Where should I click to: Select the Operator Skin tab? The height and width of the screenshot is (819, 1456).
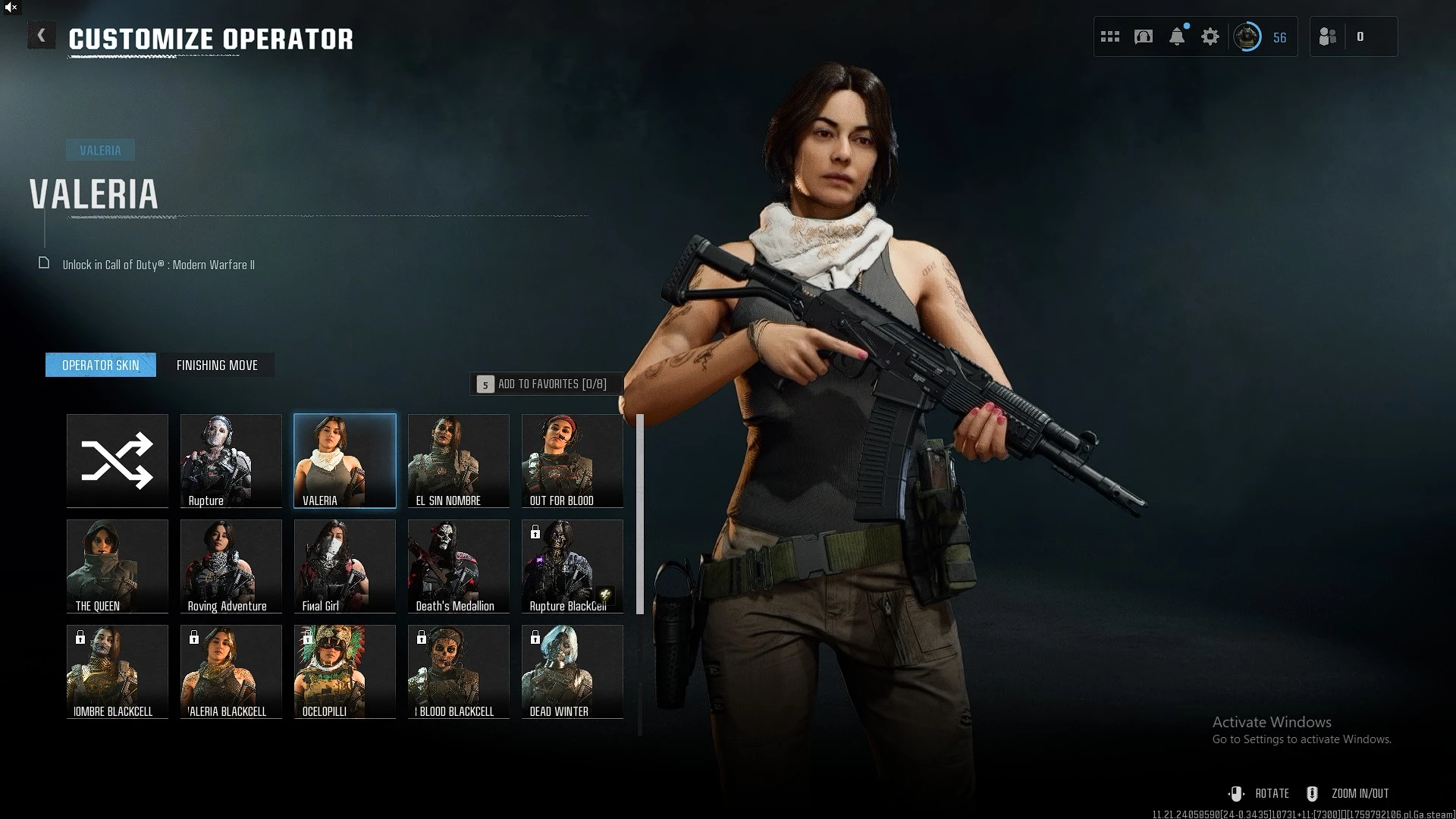101,366
